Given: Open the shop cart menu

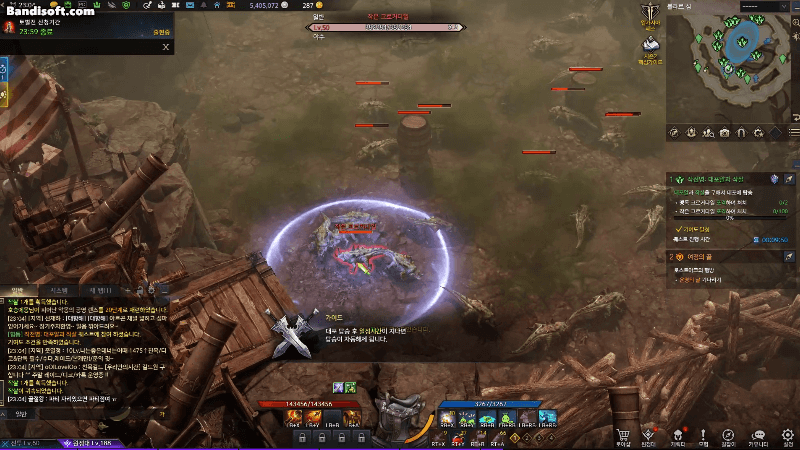Looking at the screenshot, I should tap(623, 434).
